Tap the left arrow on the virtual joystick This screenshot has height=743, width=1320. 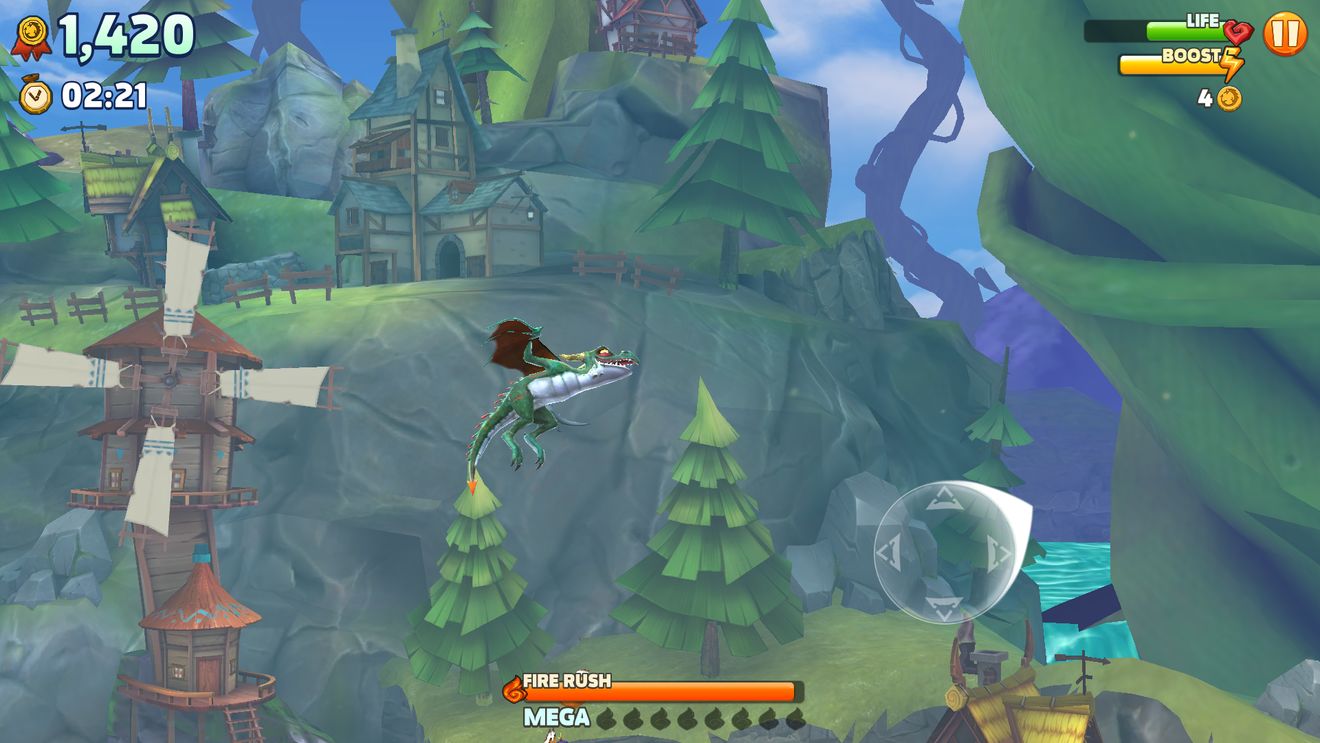tap(889, 553)
